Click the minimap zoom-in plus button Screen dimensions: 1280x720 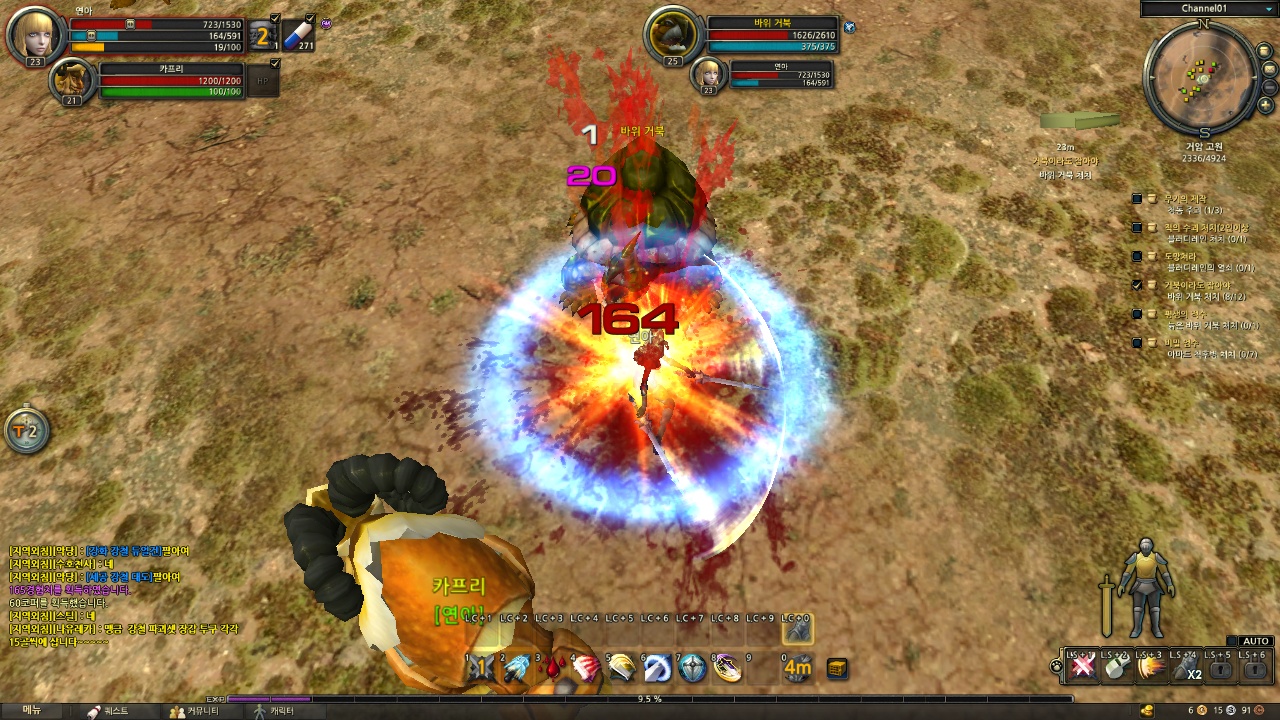tap(1266, 105)
